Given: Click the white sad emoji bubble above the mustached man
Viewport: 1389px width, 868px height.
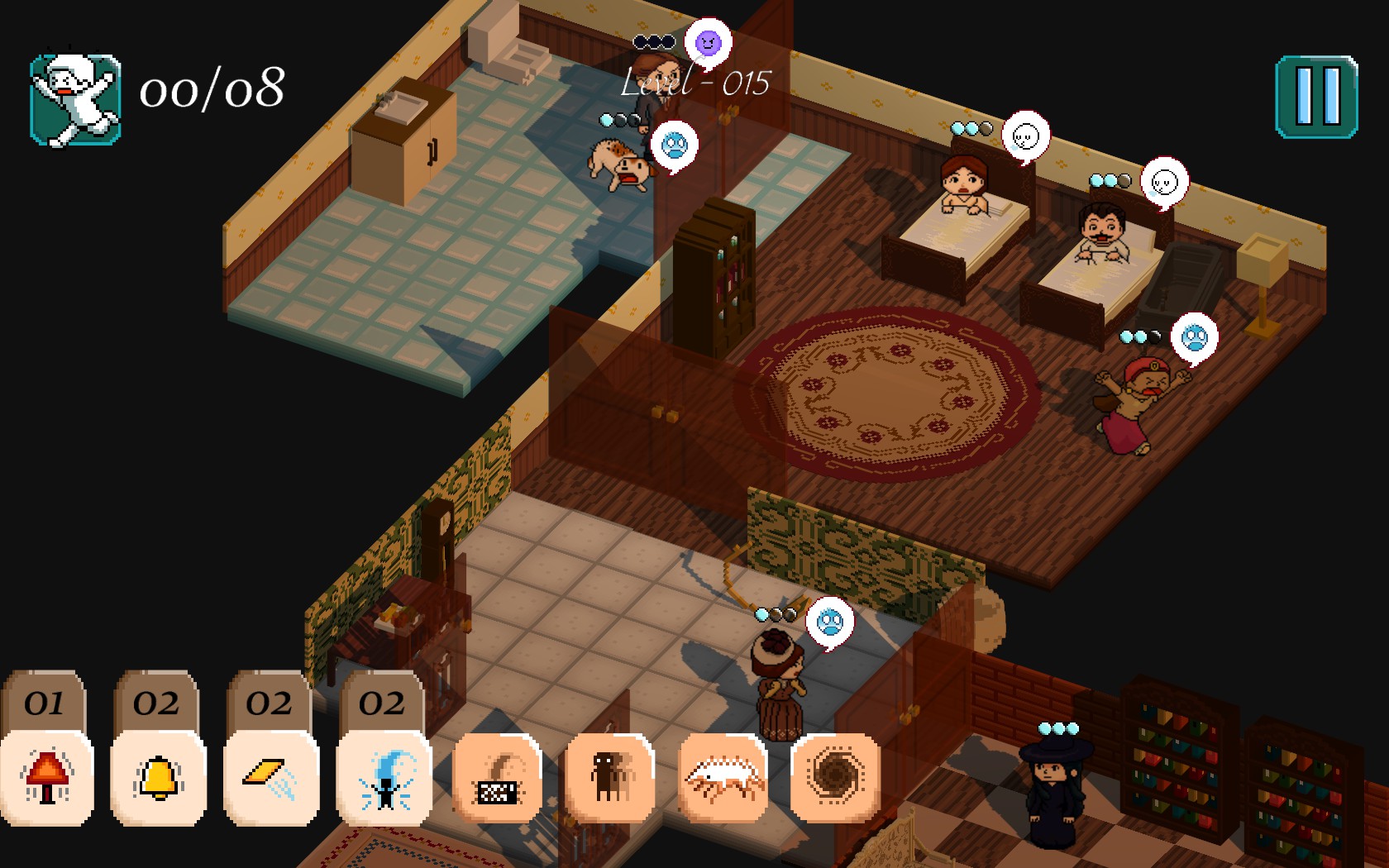Looking at the screenshot, I should pos(1166,182).
